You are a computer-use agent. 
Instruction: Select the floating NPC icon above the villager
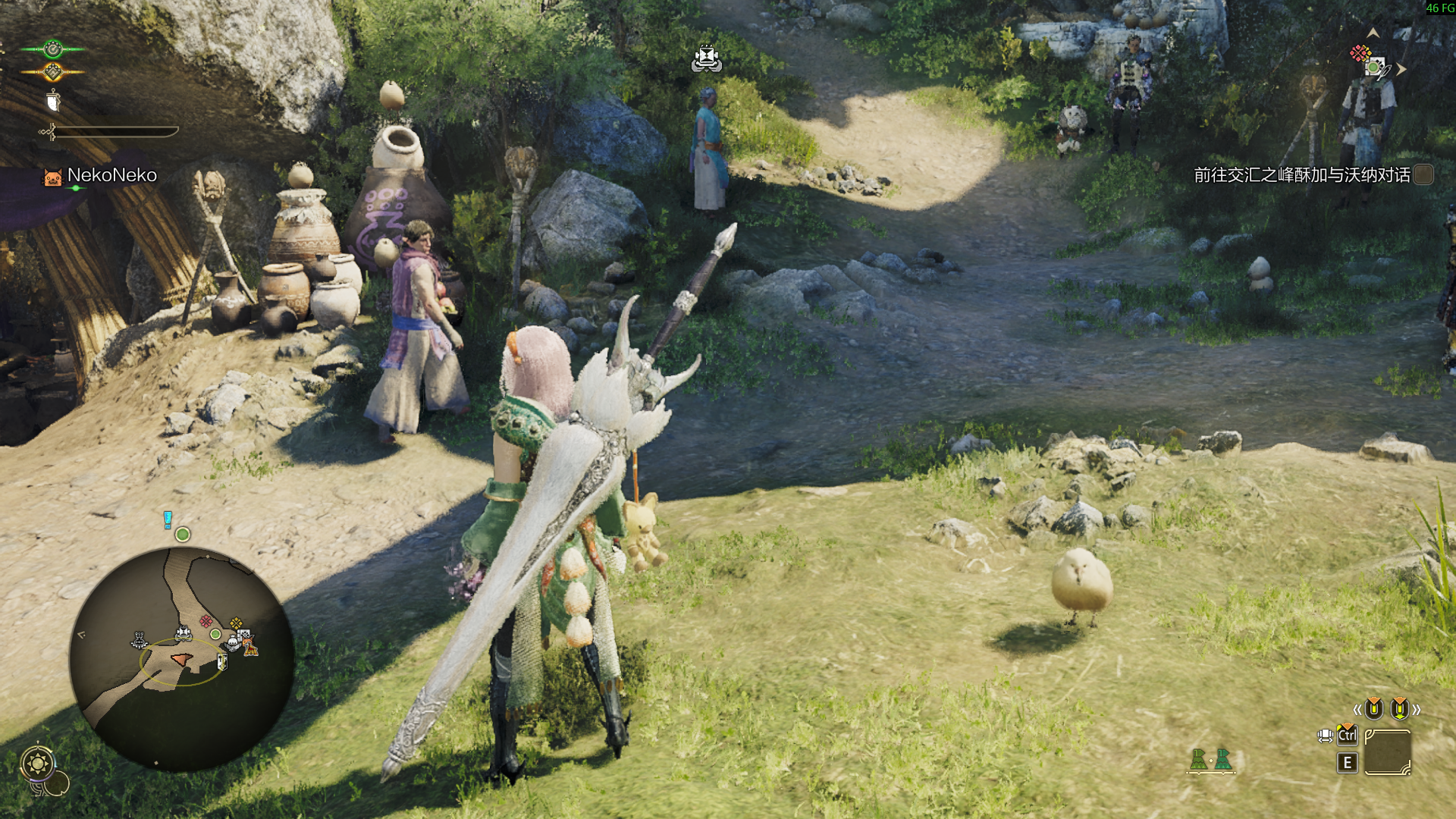point(706,58)
